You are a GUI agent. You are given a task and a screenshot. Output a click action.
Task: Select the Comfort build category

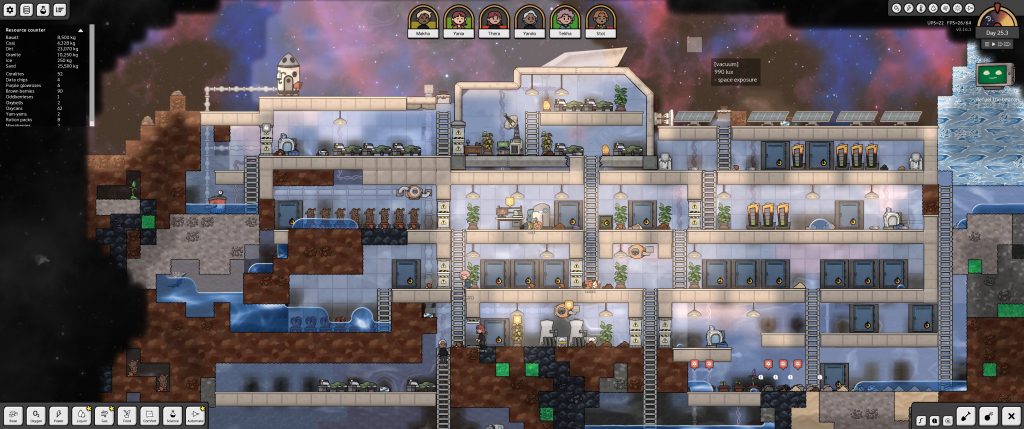(150, 415)
